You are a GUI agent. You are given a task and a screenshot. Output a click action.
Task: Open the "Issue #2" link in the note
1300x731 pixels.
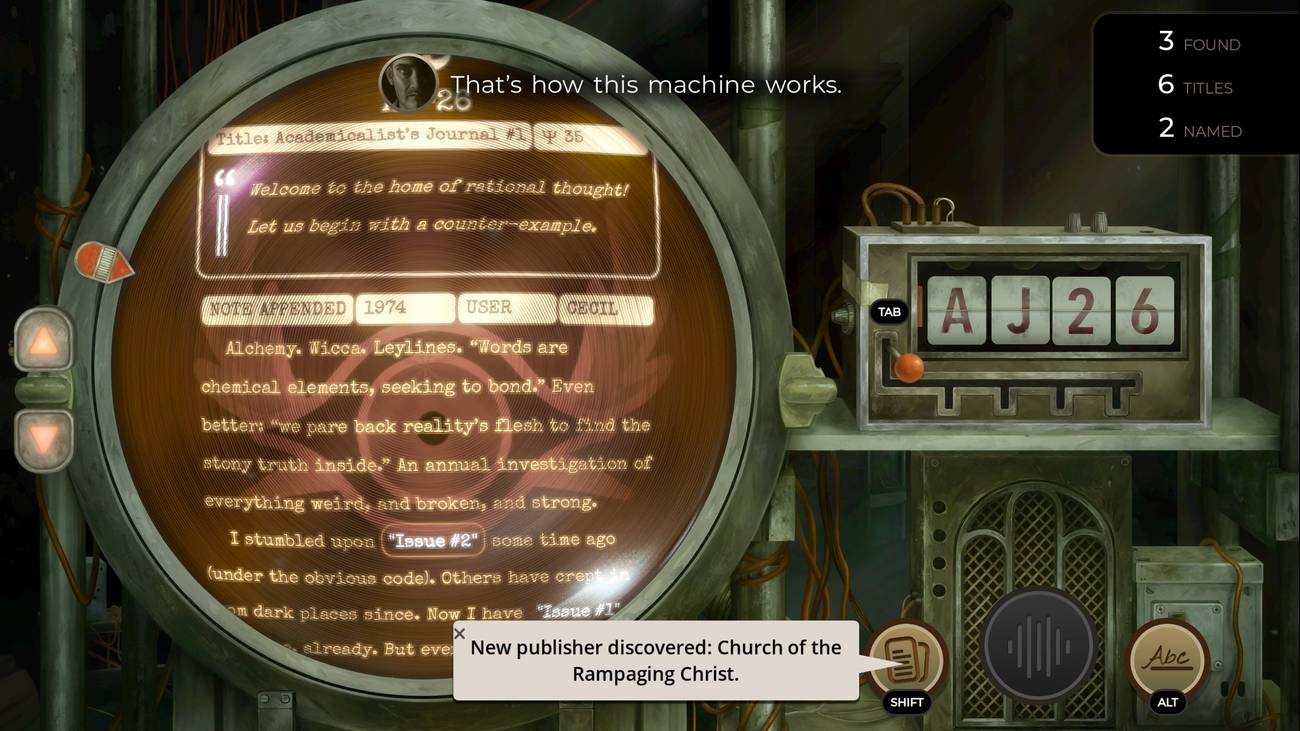click(433, 541)
